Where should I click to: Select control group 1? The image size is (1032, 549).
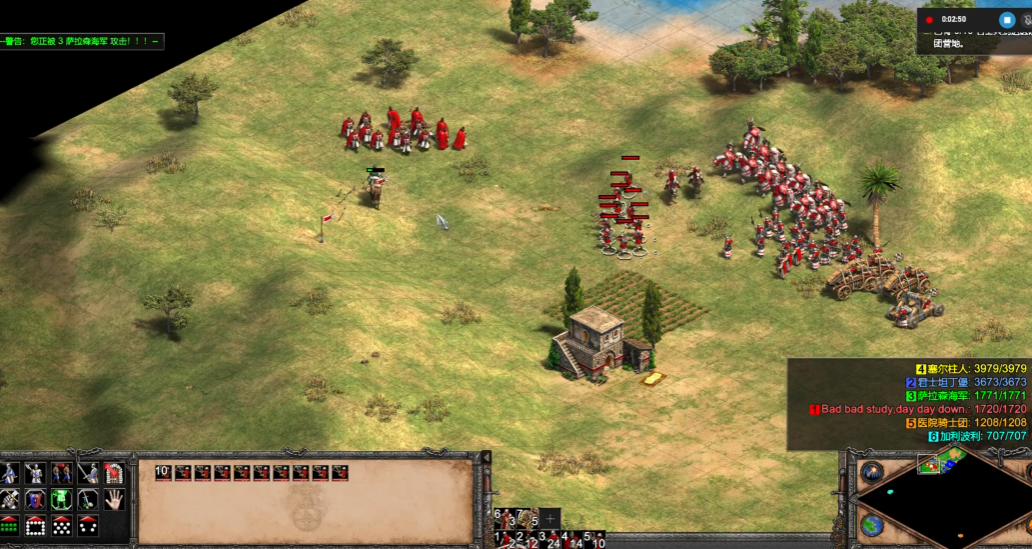click(x=501, y=540)
